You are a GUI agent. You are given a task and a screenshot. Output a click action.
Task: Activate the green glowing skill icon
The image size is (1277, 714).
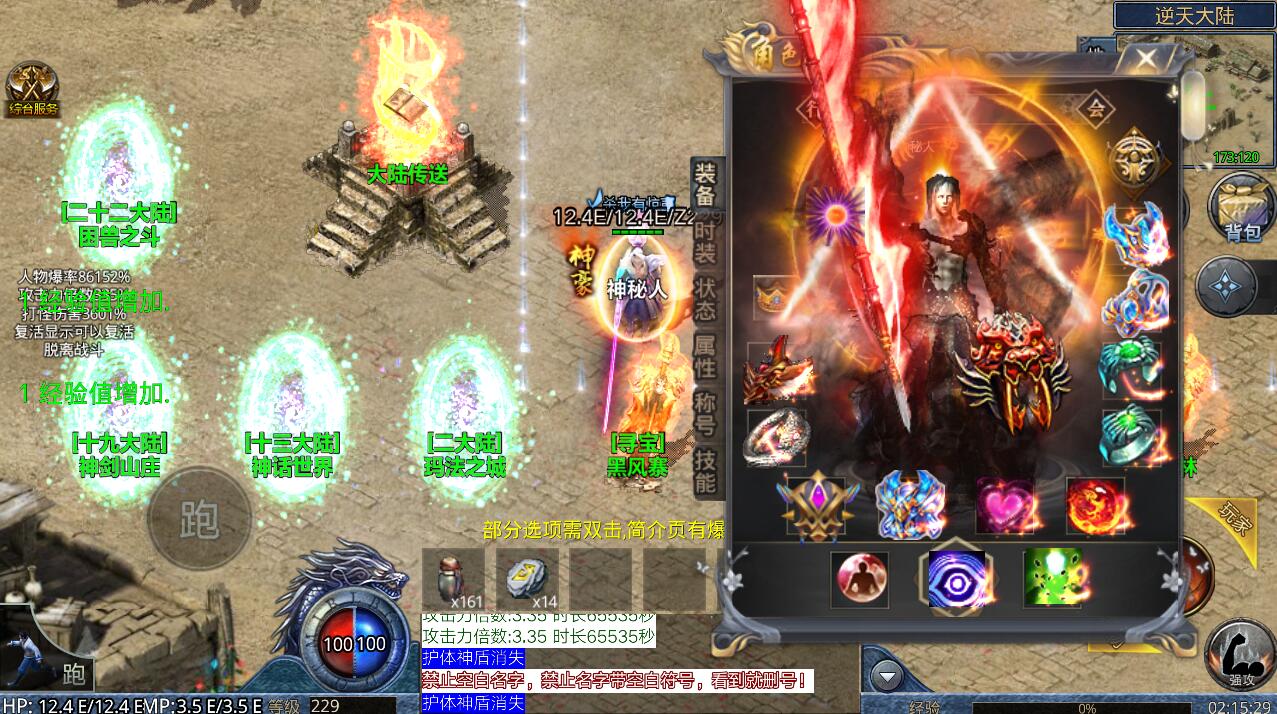[1051, 579]
